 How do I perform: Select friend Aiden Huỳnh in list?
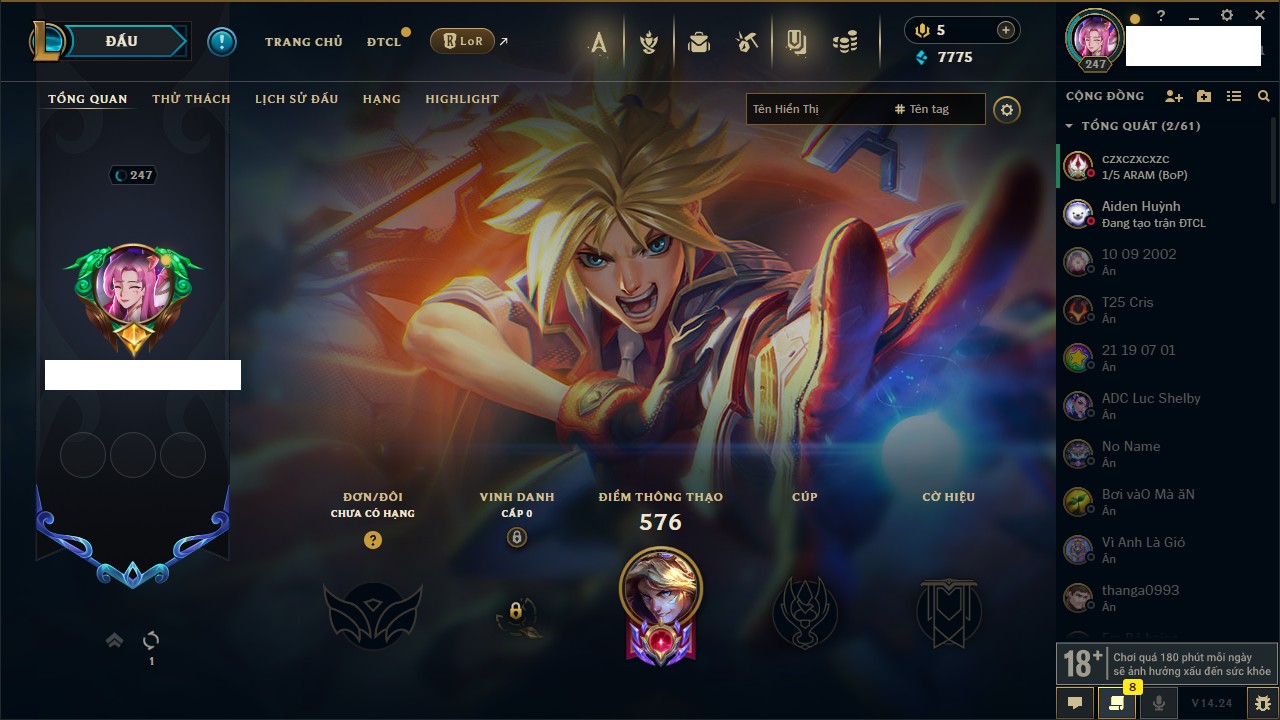click(x=1140, y=213)
